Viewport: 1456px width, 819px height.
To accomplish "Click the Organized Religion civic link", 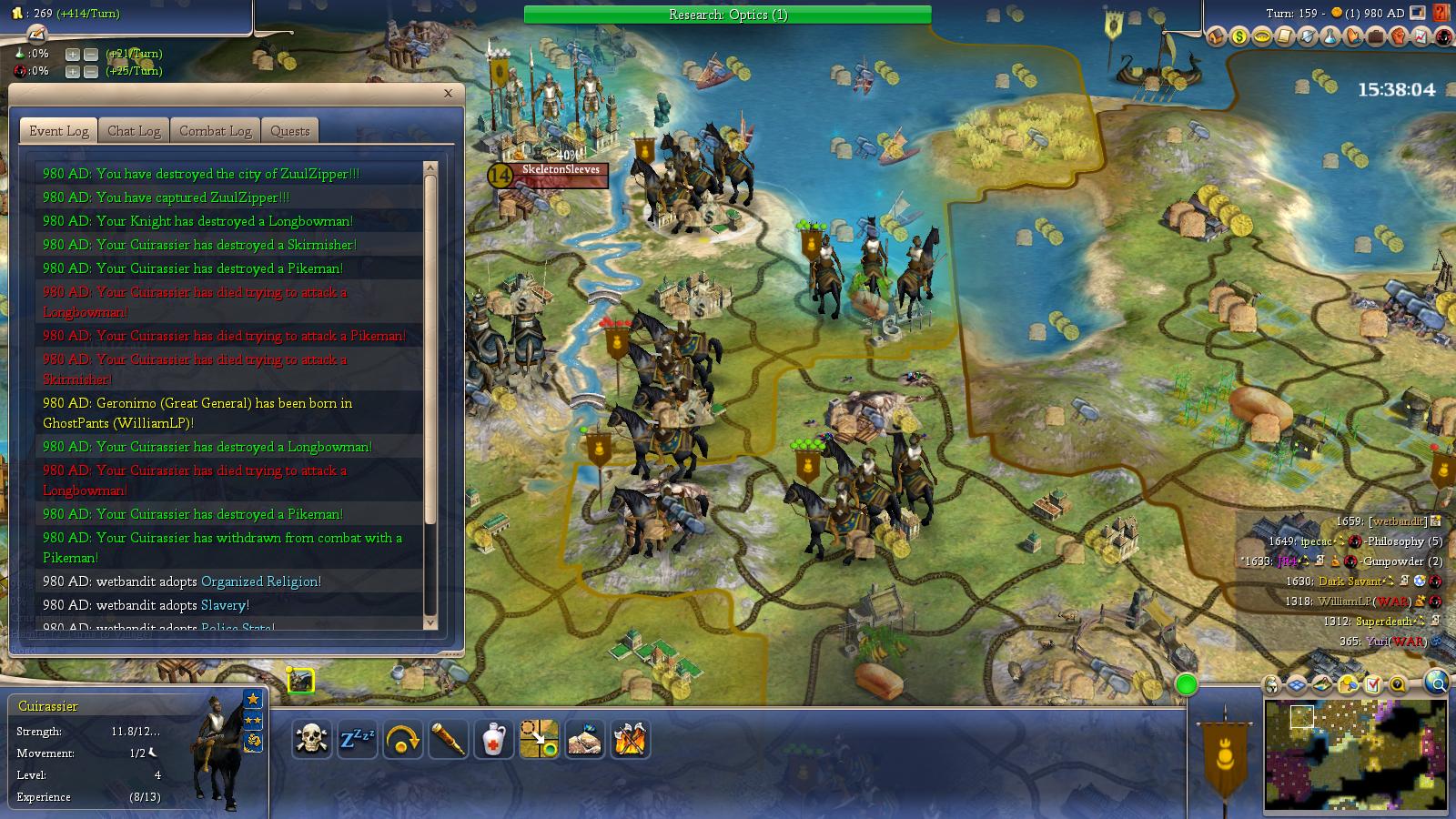I will [x=261, y=581].
